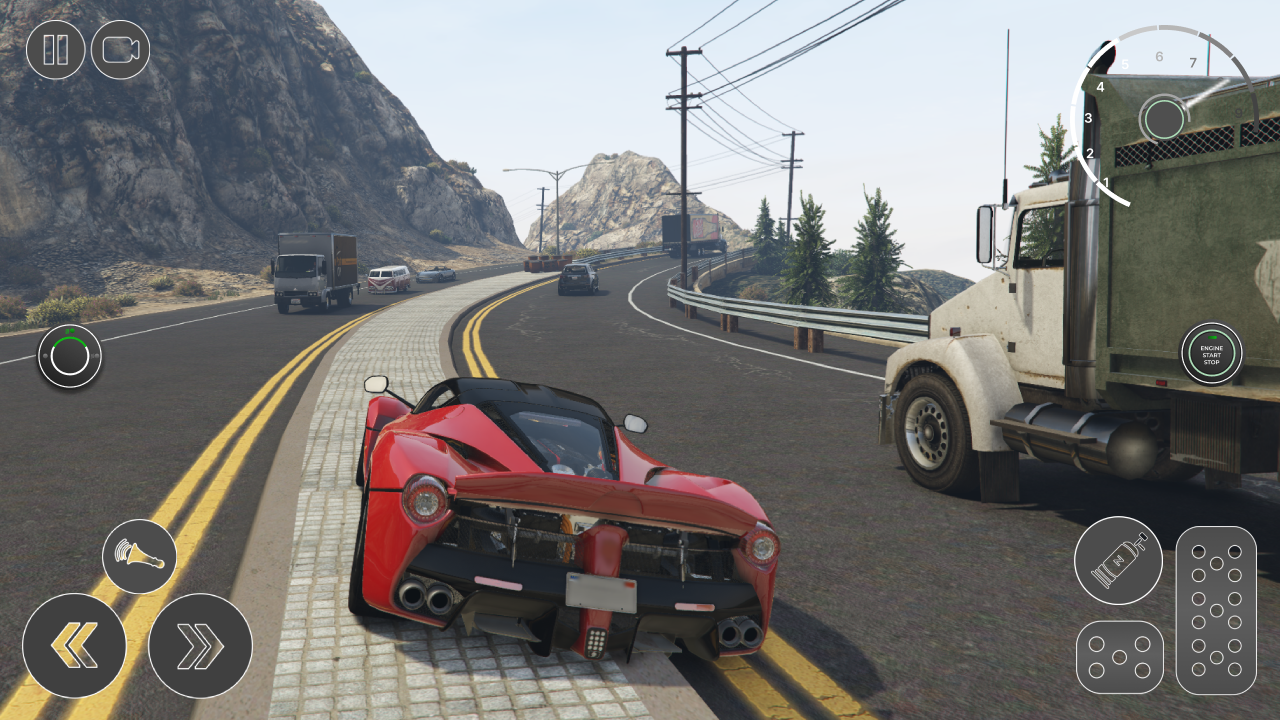
Task: Sound the horn with the megaphone icon
Action: click(138, 555)
